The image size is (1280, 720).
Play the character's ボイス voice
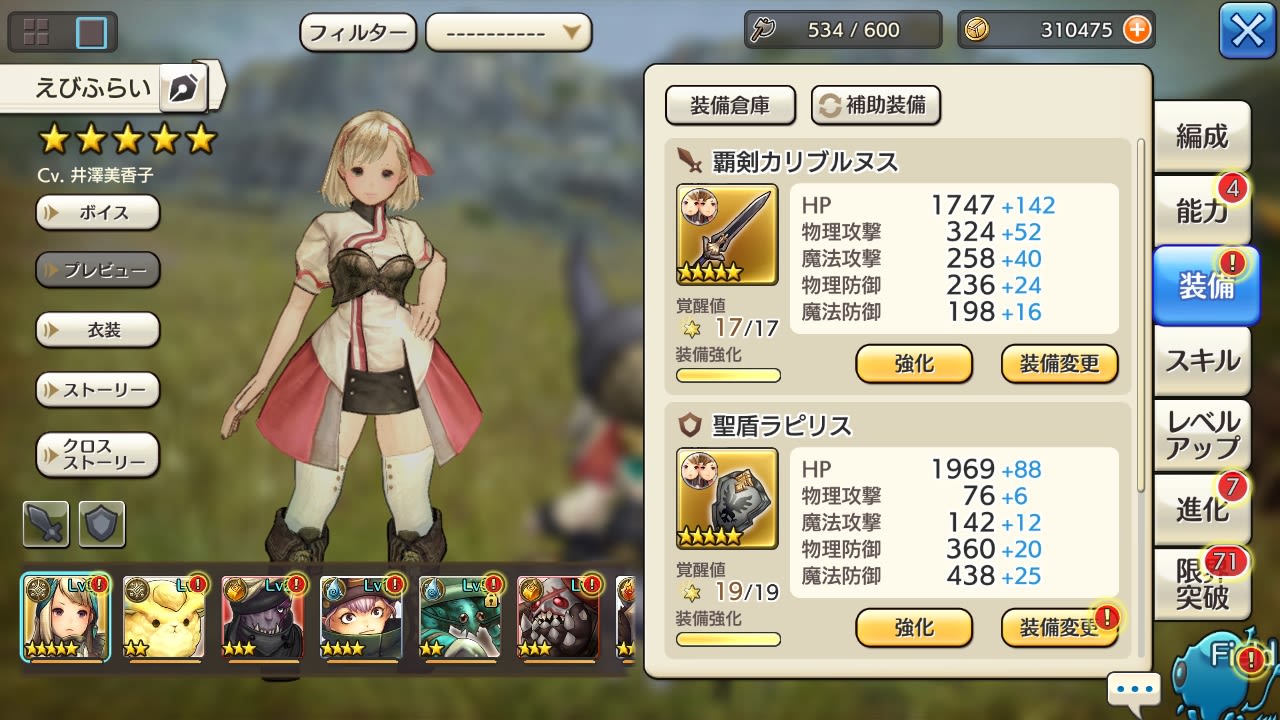(98, 213)
